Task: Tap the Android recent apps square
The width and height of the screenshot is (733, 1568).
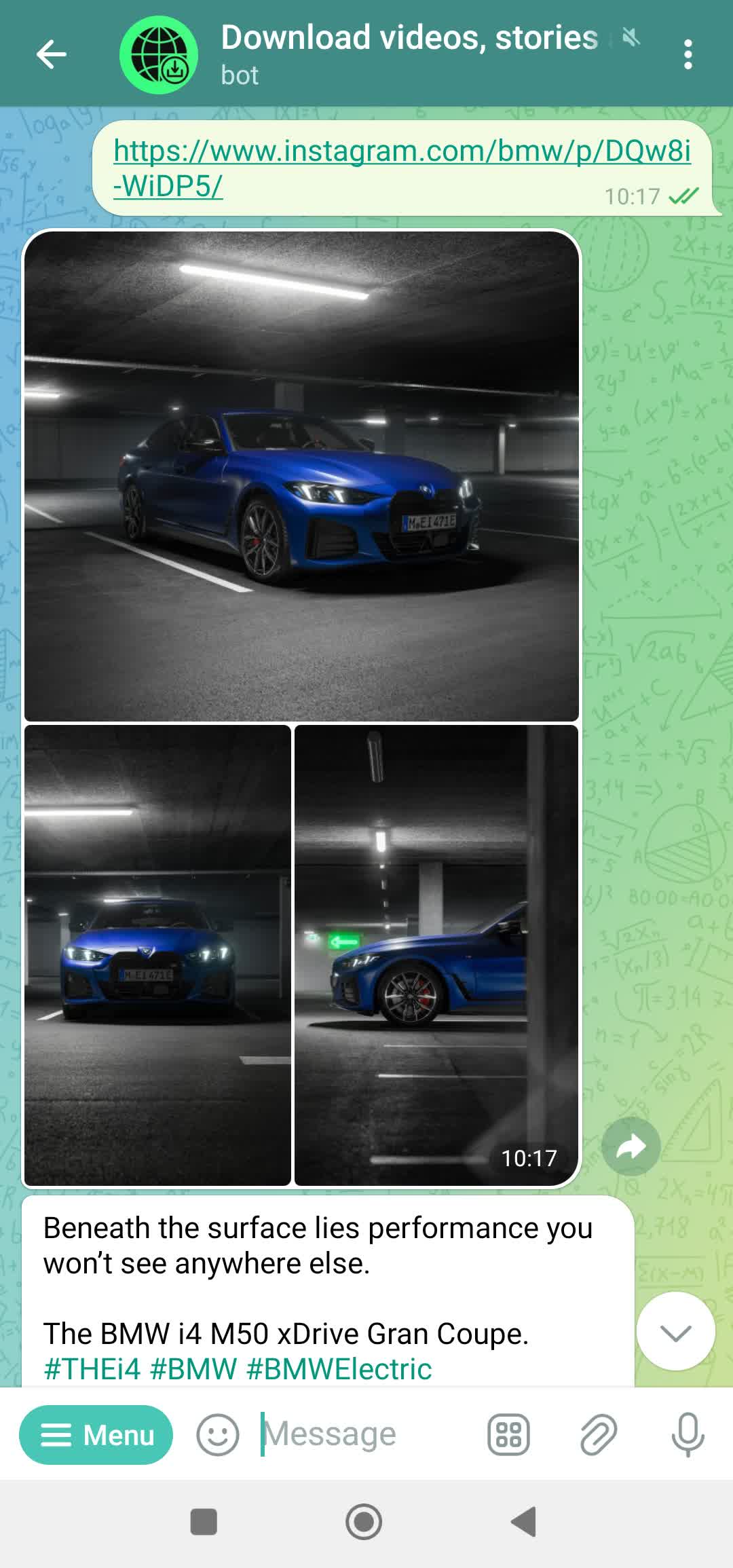Action: [204, 1522]
